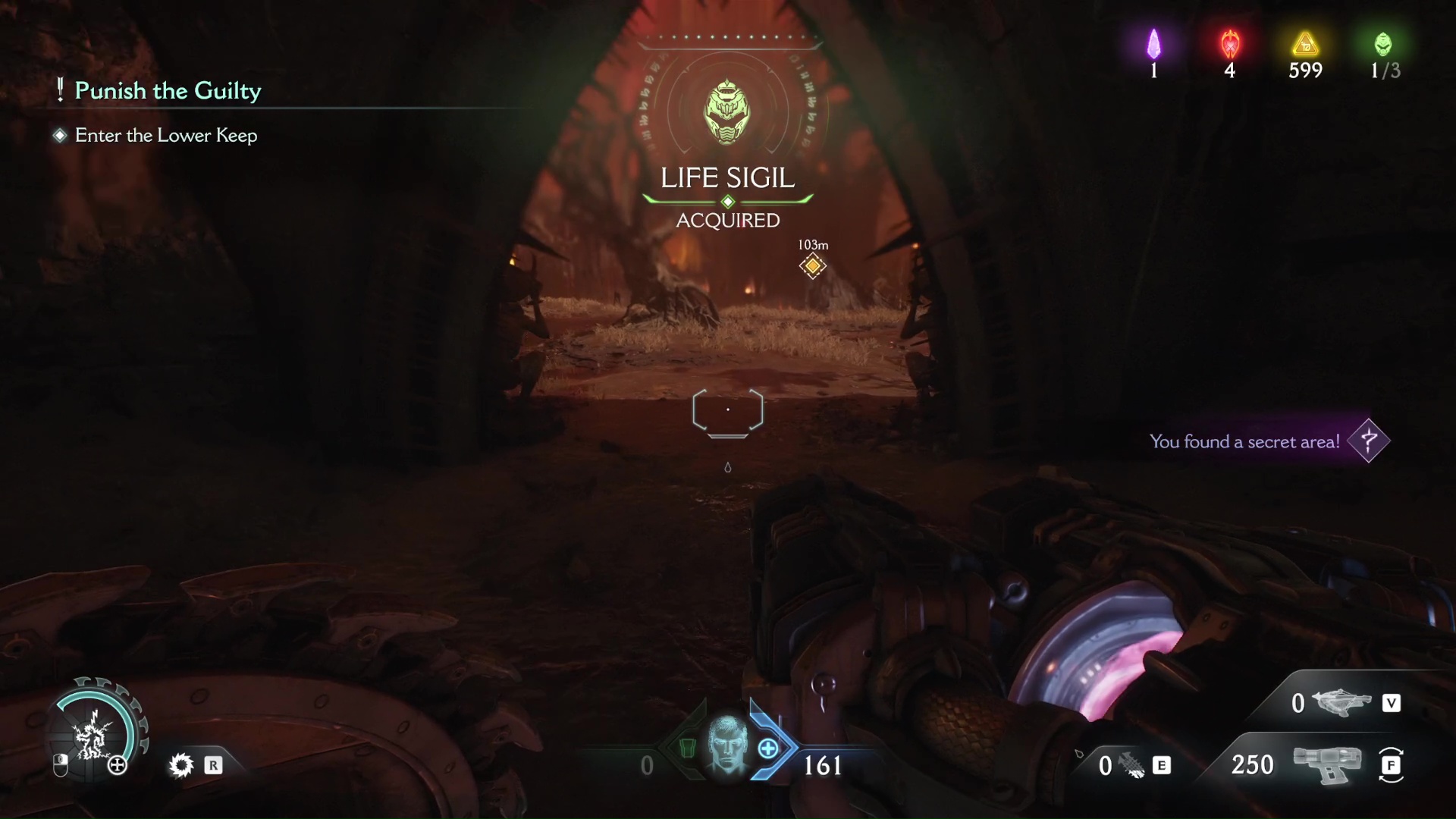Open the secret area question mark notification
The image size is (1456, 819).
tap(1369, 441)
